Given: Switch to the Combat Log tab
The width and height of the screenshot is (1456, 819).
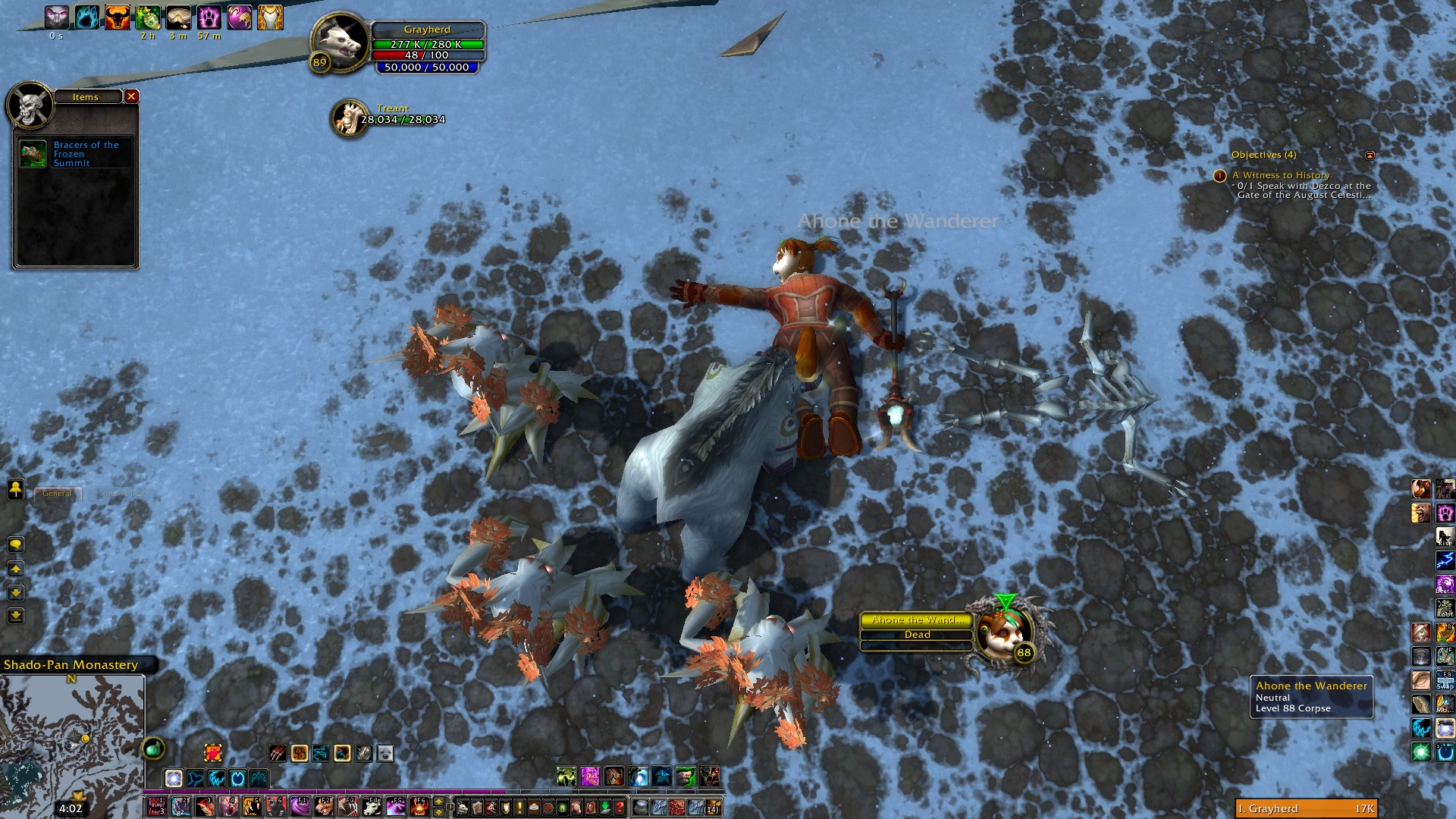Looking at the screenshot, I should coord(121,494).
